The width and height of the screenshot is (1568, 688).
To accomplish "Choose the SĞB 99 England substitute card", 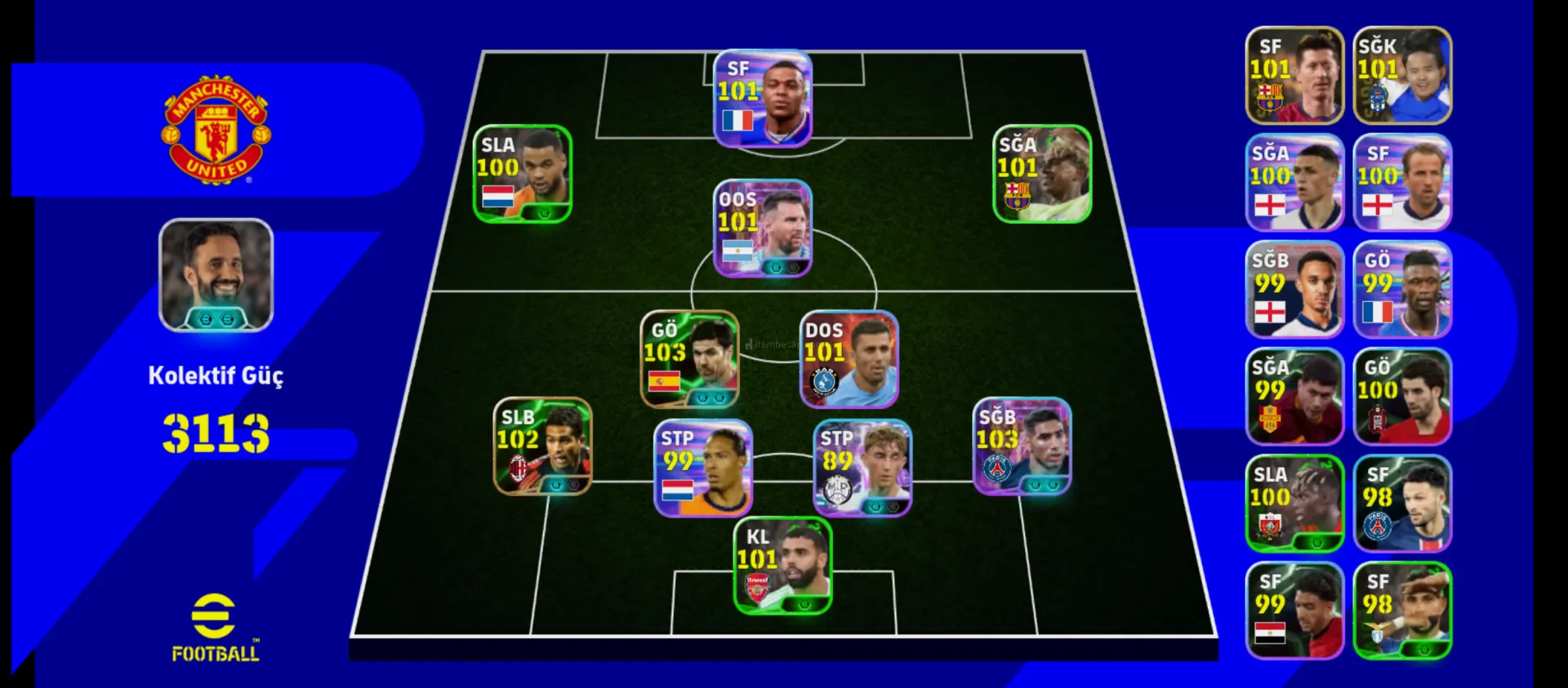I will pyautogui.click(x=1294, y=290).
